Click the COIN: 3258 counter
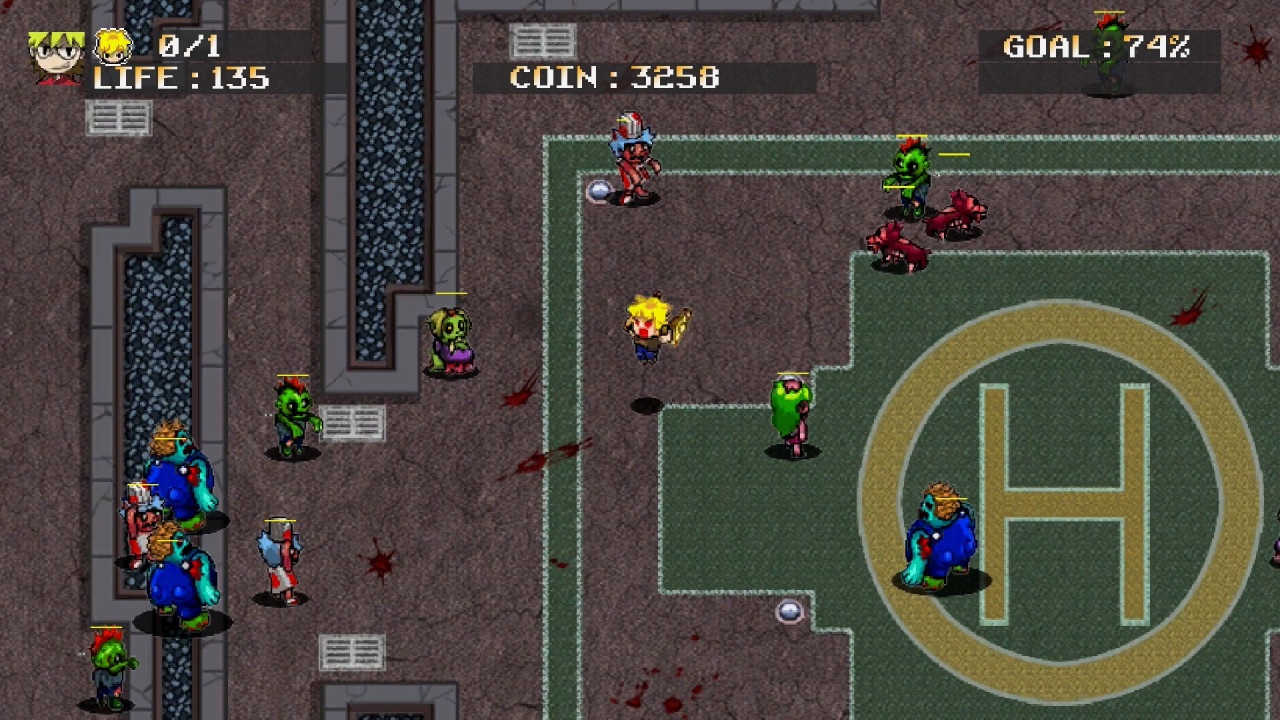Screen dimensions: 1280x720 614,75
